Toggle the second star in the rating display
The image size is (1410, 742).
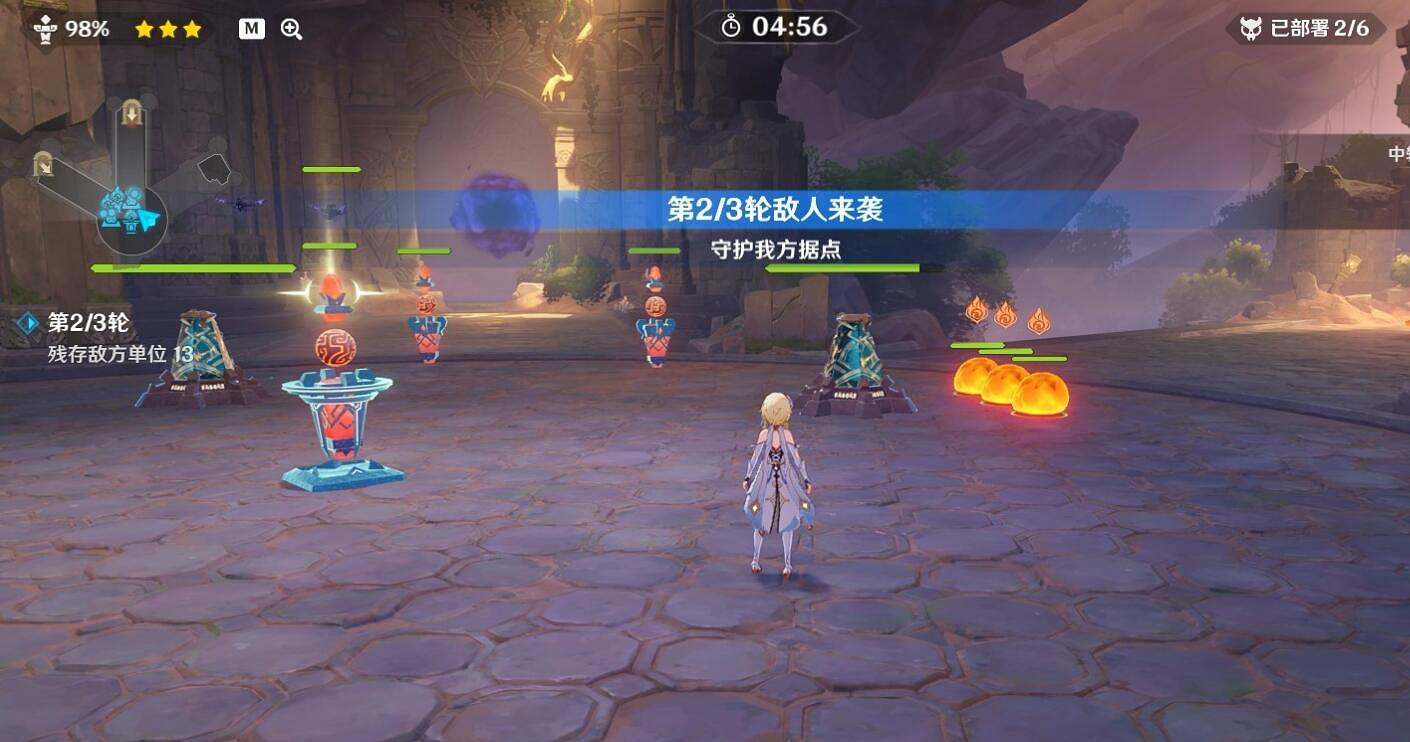point(170,29)
